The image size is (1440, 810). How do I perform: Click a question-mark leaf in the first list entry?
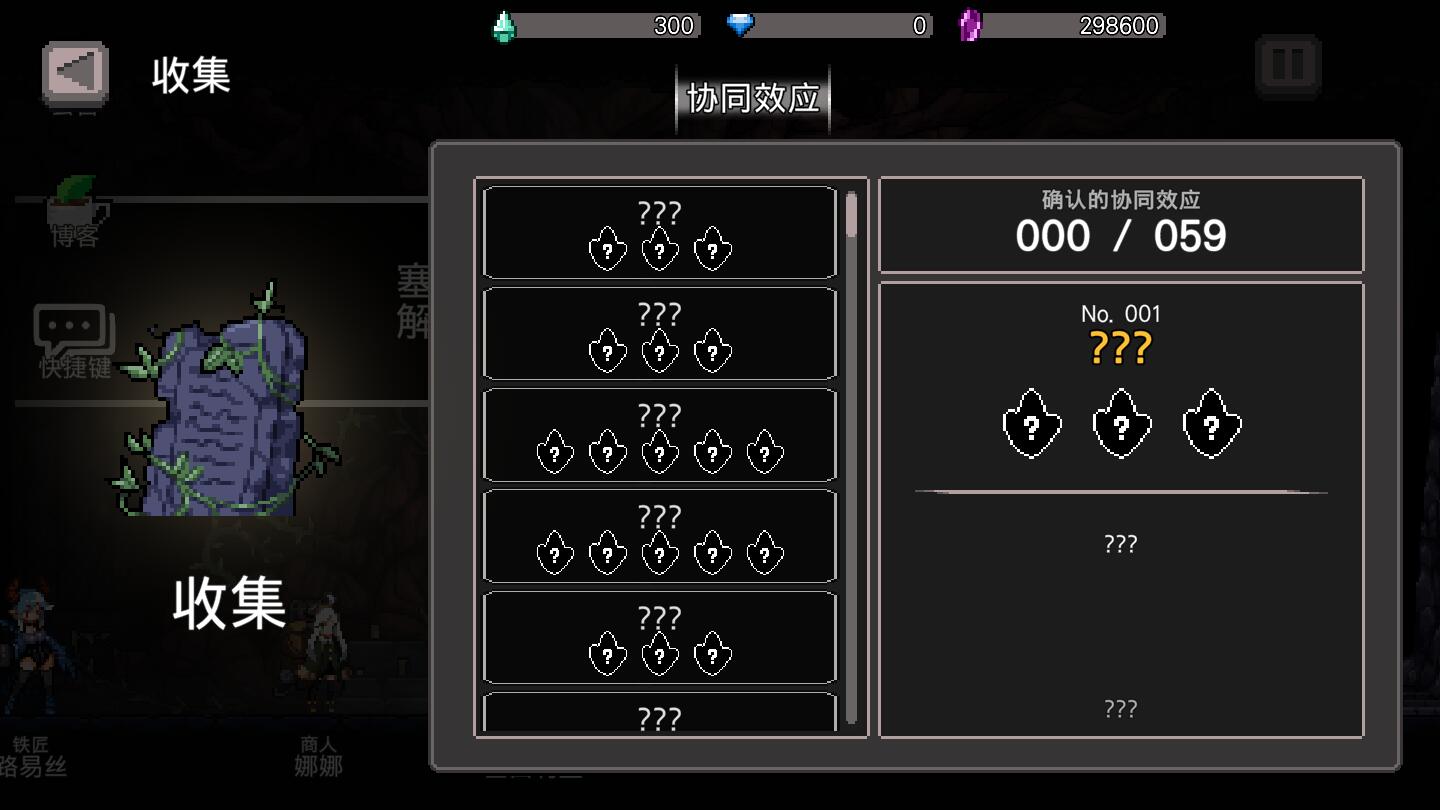(x=608, y=249)
